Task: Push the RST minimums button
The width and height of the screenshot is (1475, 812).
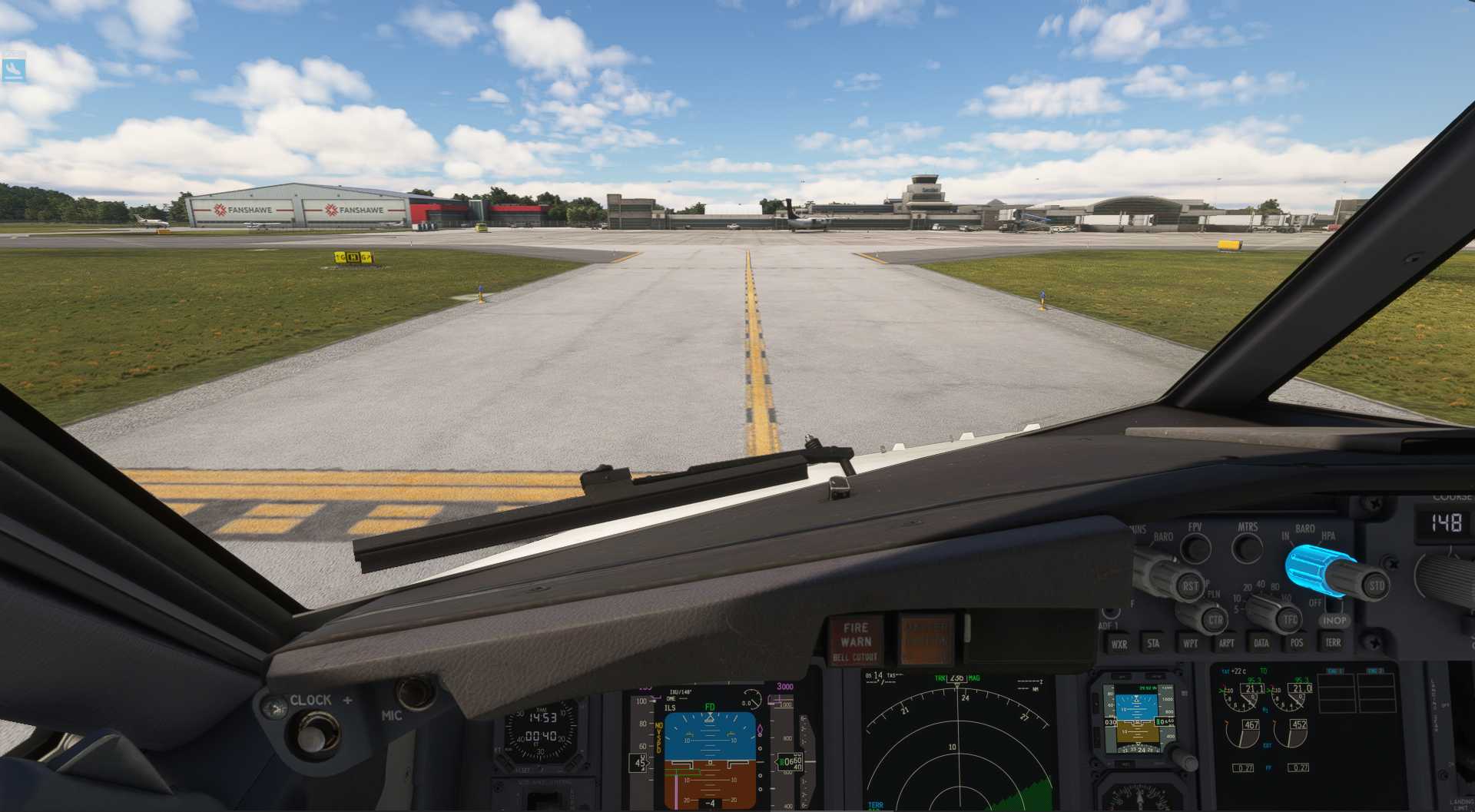Action: 1190,586
